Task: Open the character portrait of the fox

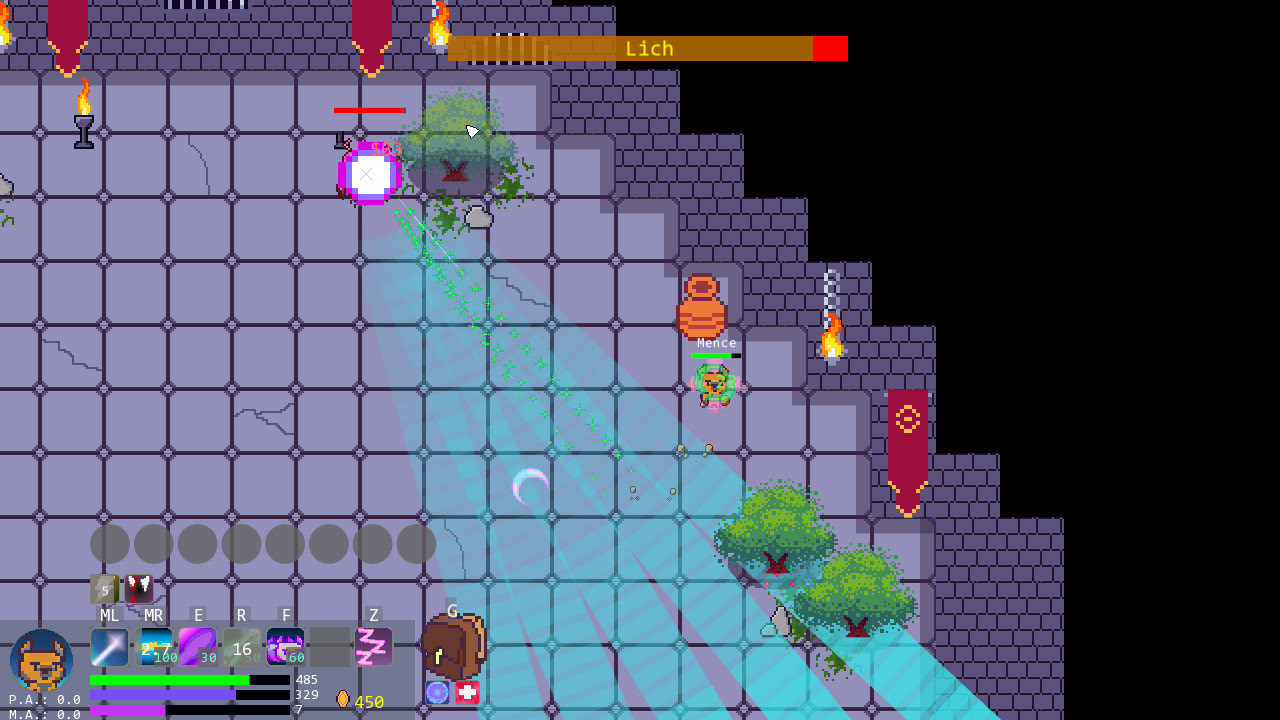Action: [x=40, y=660]
